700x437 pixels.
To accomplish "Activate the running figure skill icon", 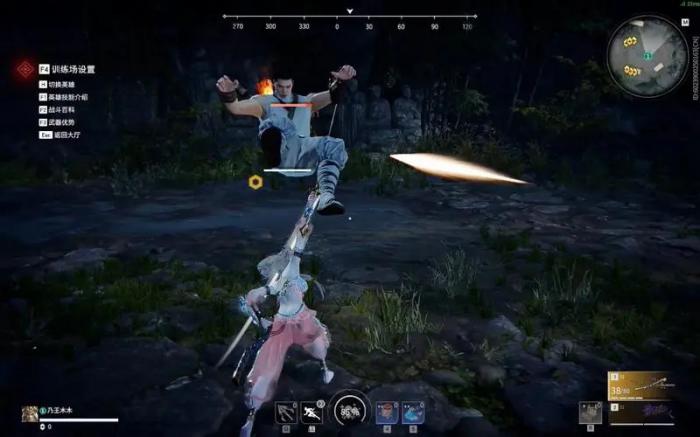I will pyautogui.click(x=314, y=411).
